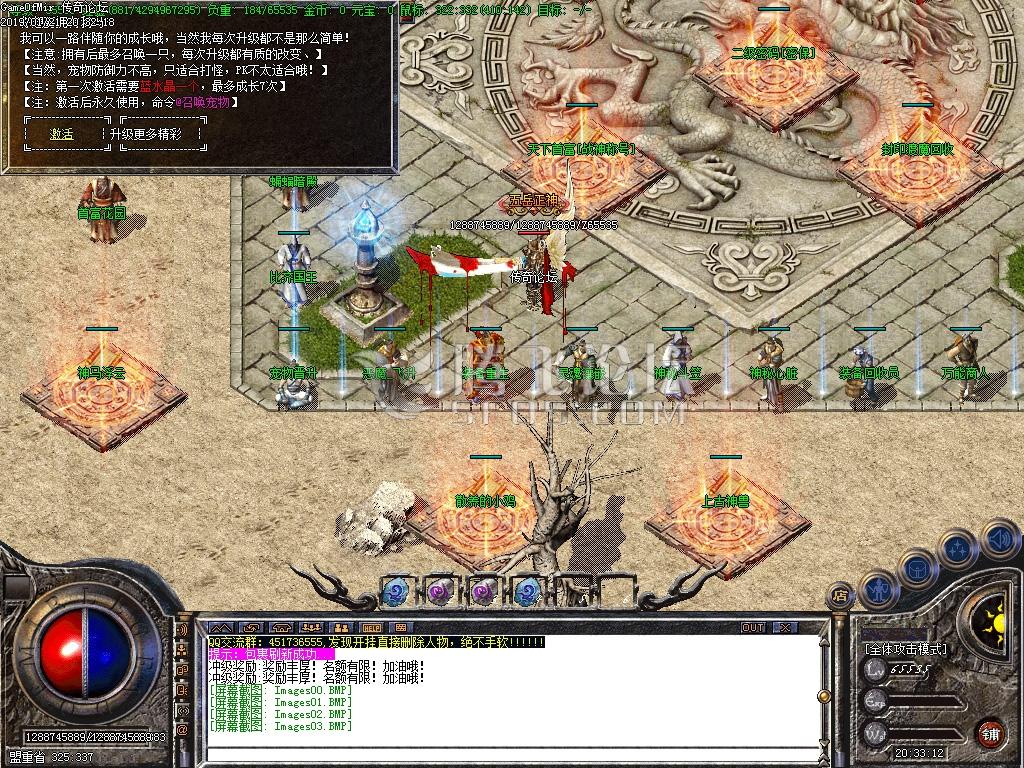The width and height of the screenshot is (1024, 768).
Task: Click the OUT button on chat bar
Action: pos(752,628)
